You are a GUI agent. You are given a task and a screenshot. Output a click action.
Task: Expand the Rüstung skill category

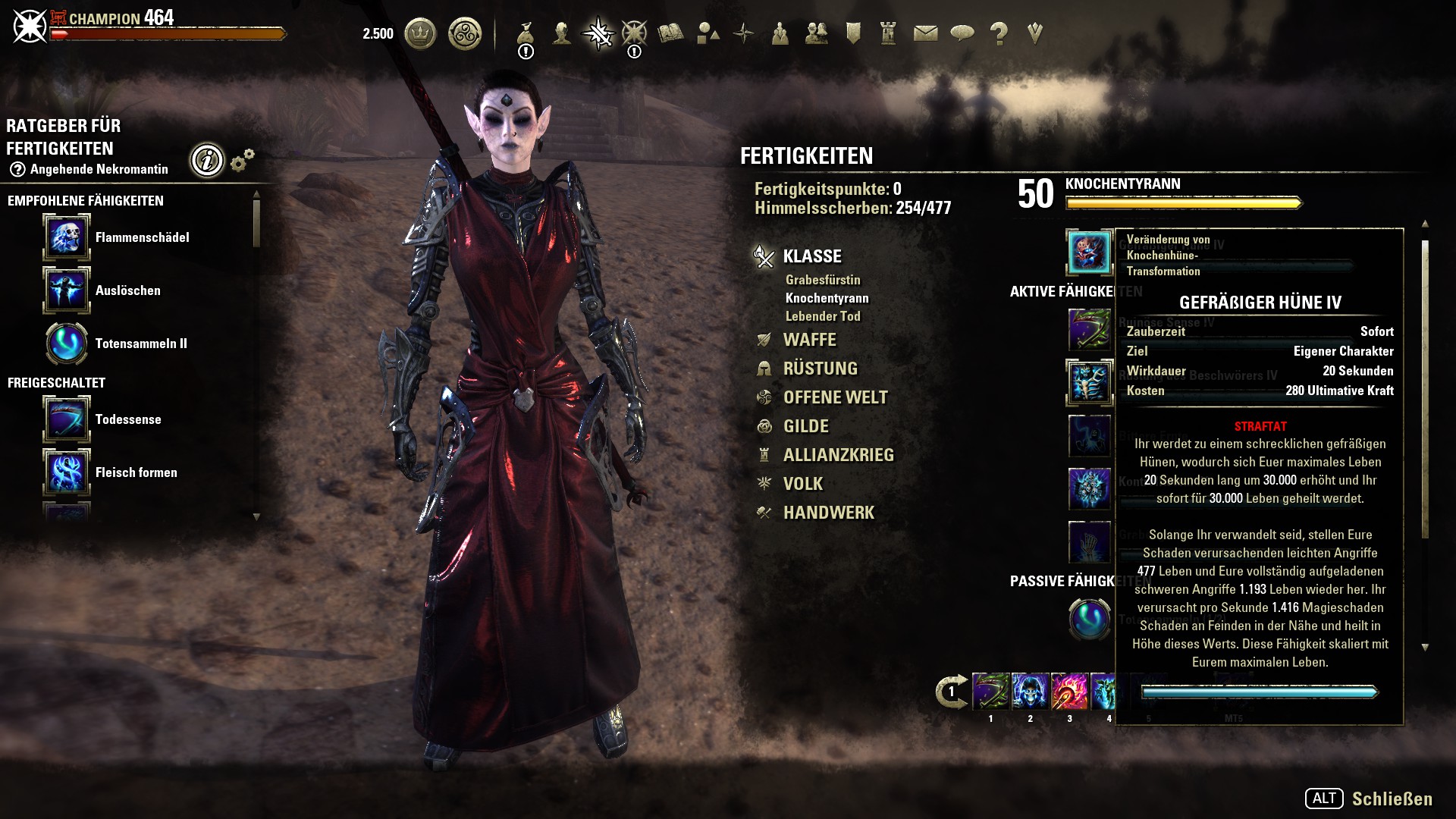(x=820, y=369)
